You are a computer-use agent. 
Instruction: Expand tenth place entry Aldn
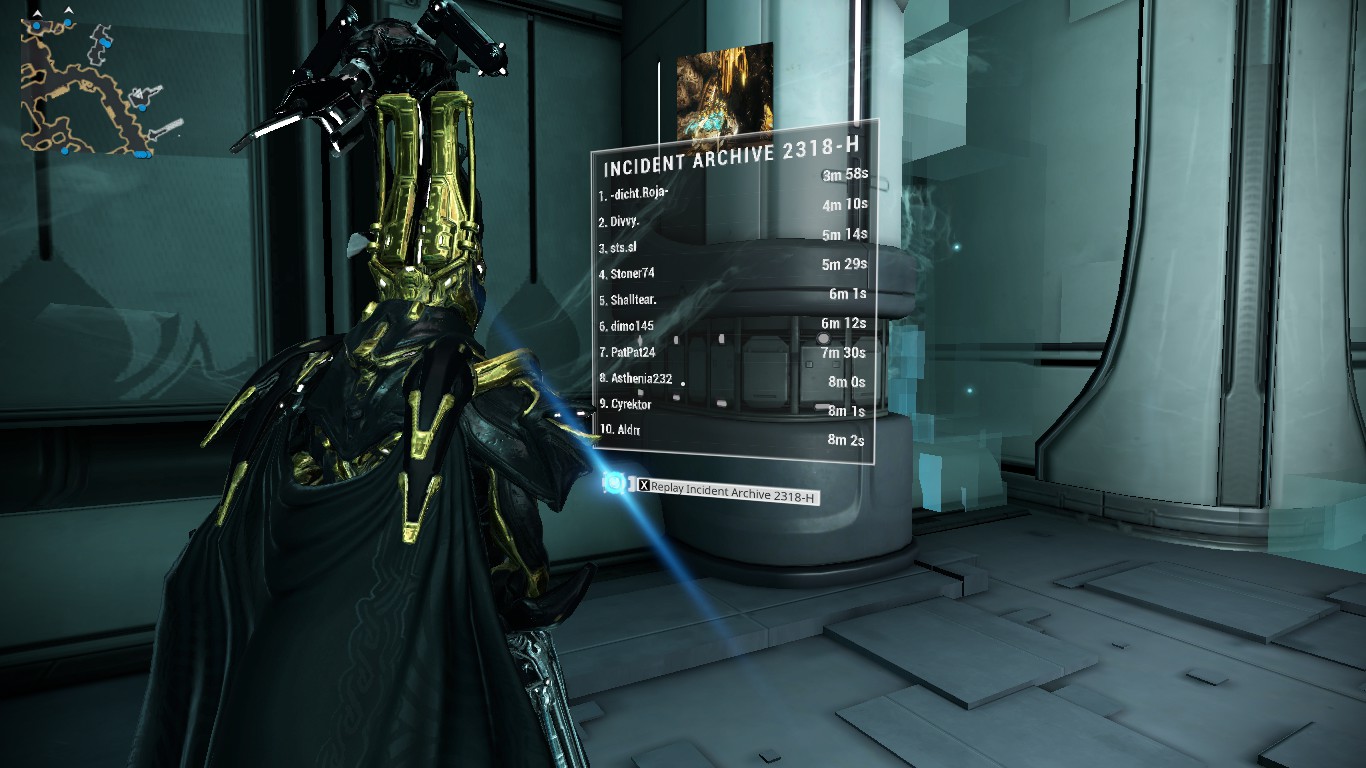click(x=618, y=428)
